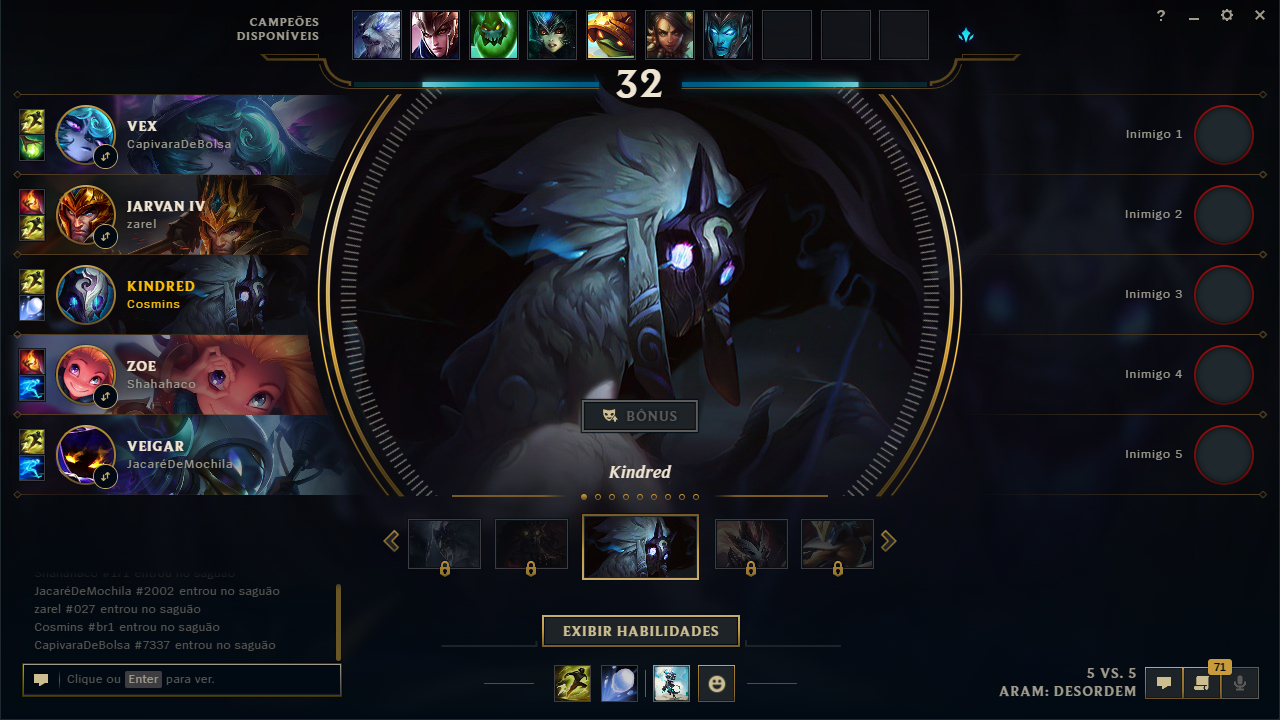Open the Bônus button on Kindred's splash
Viewport: 1280px width, 720px height.
(x=640, y=416)
